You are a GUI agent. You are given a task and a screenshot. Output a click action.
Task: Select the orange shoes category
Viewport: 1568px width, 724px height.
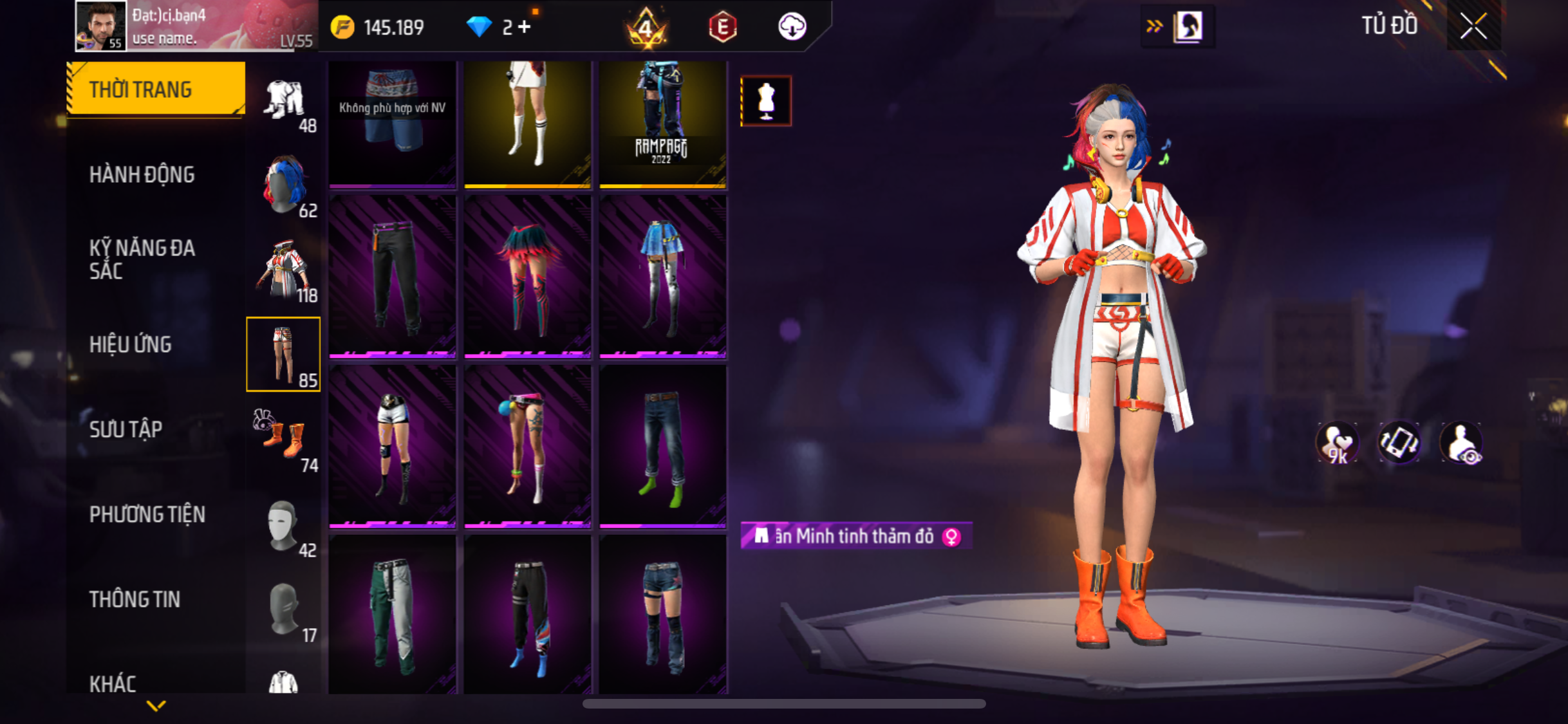(x=284, y=439)
